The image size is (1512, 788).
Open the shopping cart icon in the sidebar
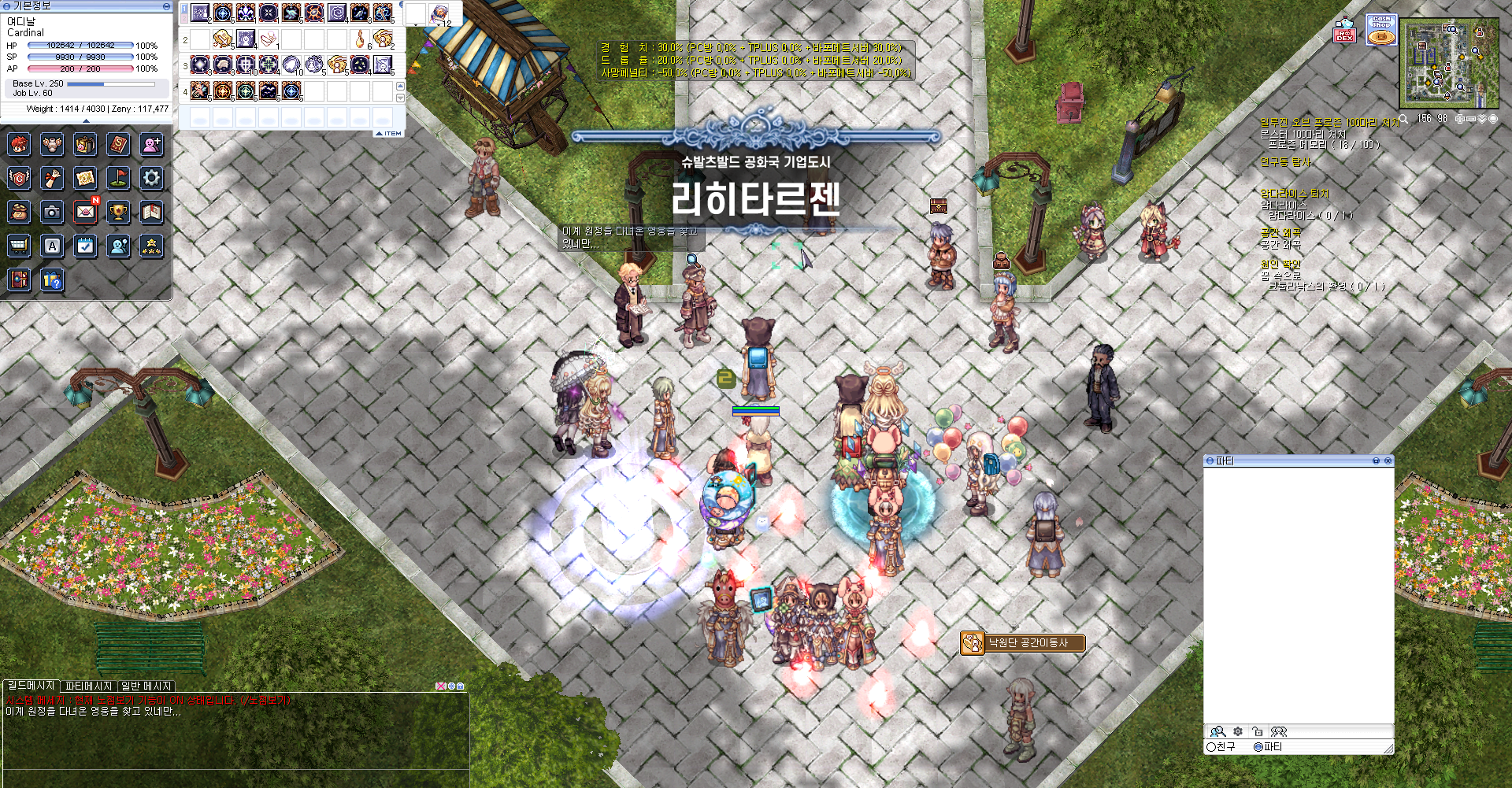tap(19, 246)
